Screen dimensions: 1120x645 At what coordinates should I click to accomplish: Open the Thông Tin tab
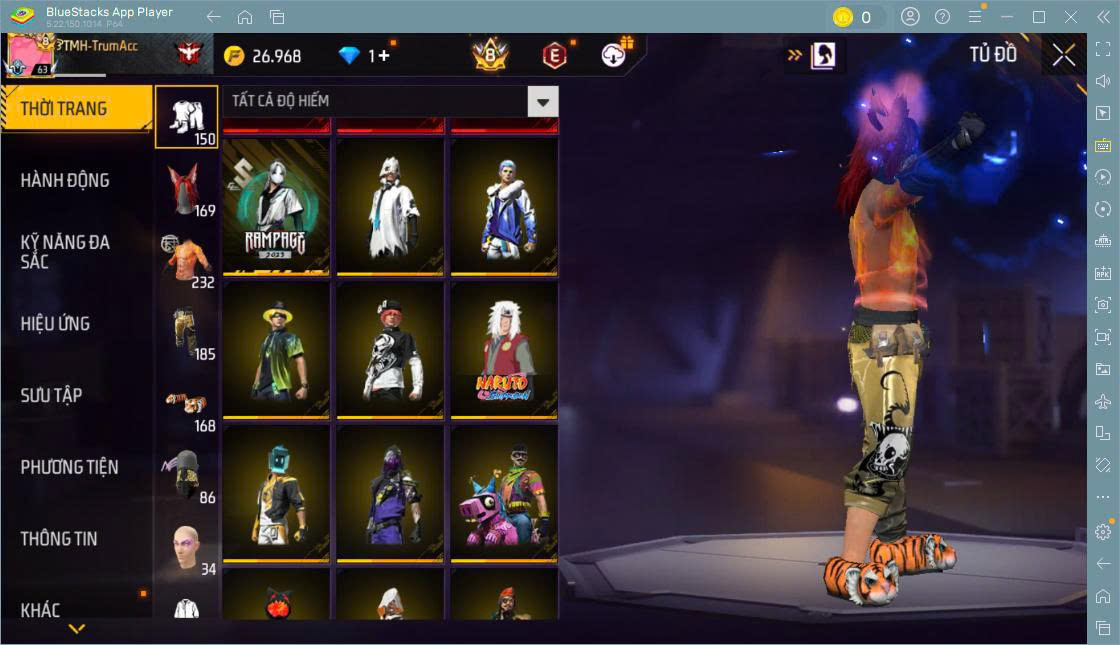[x=60, y=539]
